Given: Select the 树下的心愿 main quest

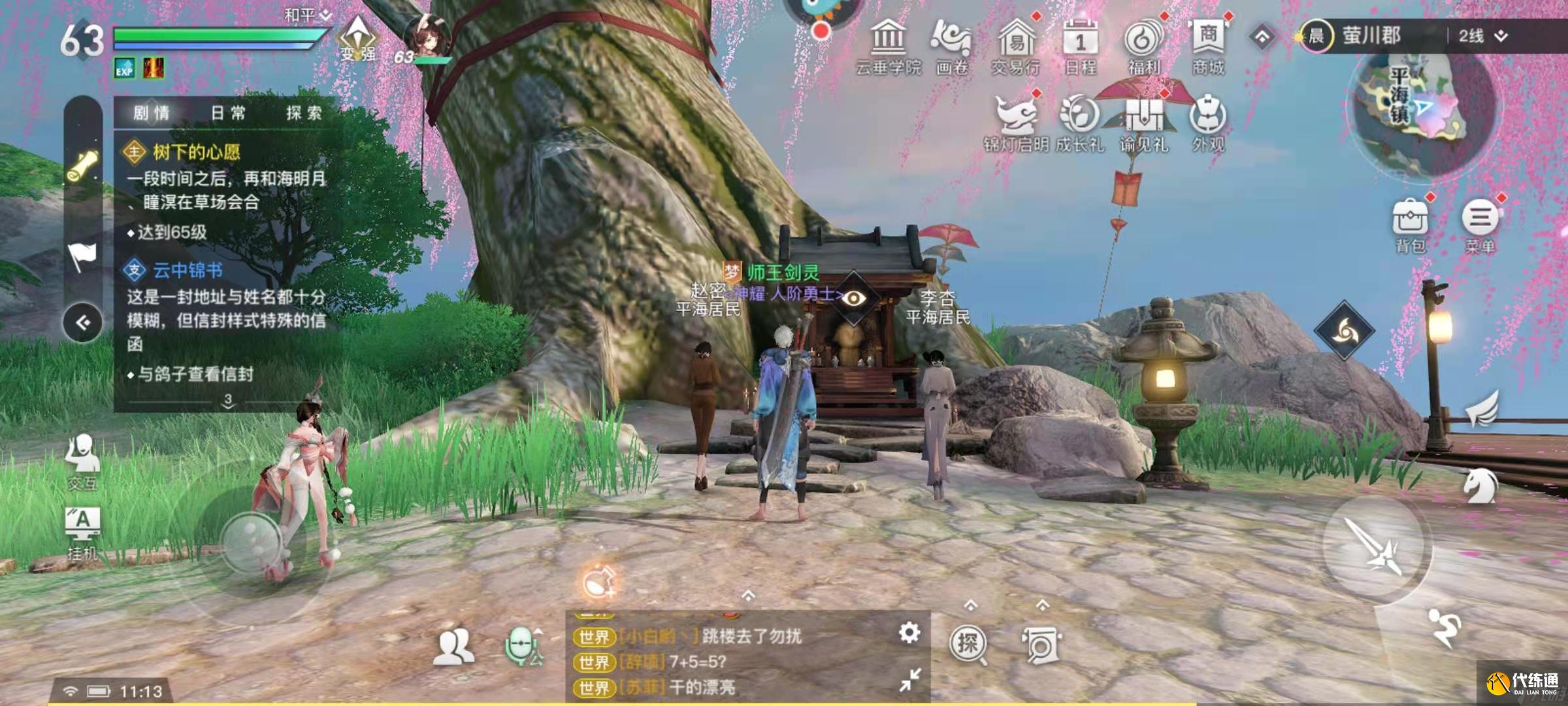Looking at the screenshot, I should point(196,152).
